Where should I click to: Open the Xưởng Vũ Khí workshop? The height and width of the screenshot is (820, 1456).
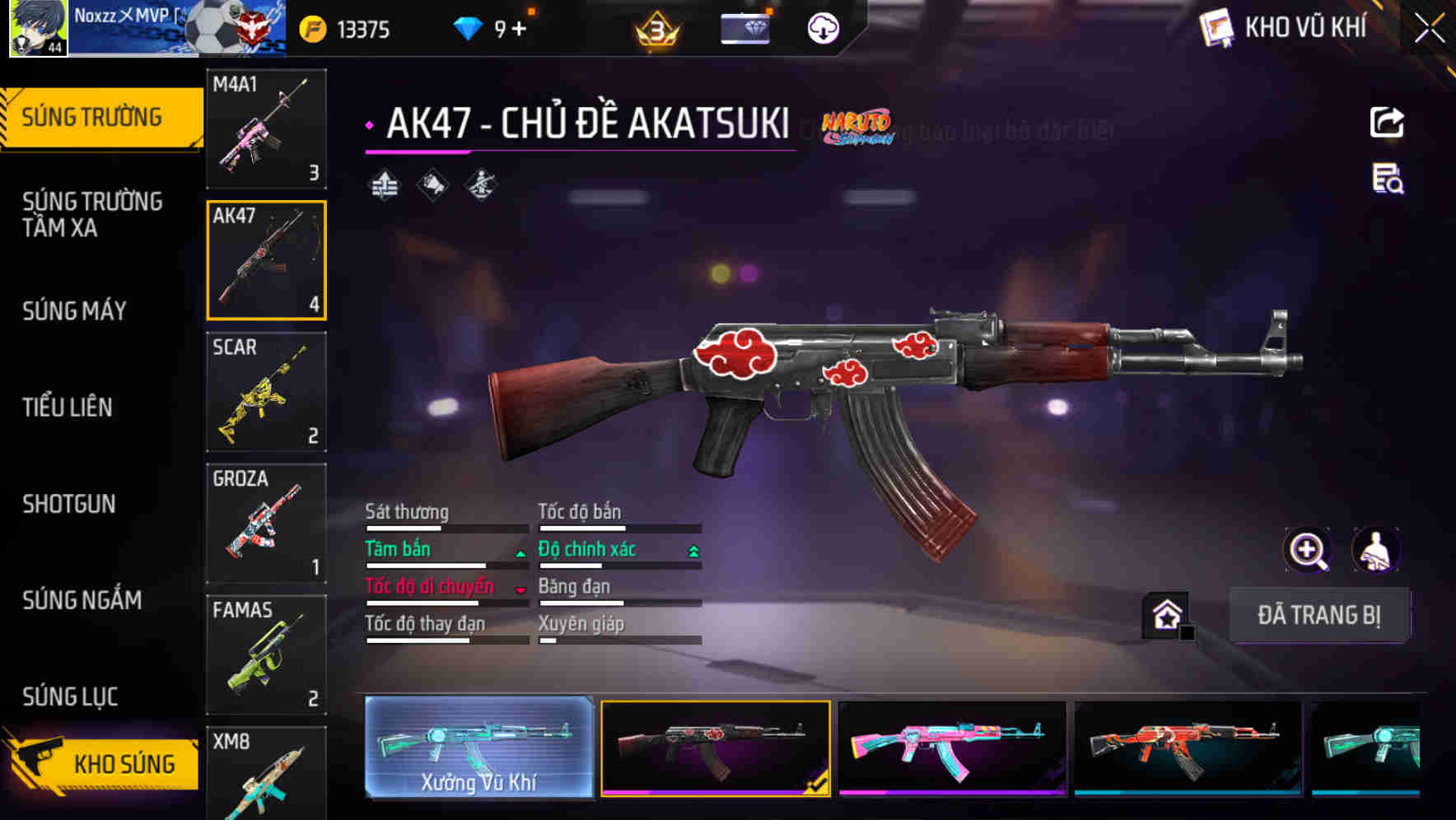point(478,748)
